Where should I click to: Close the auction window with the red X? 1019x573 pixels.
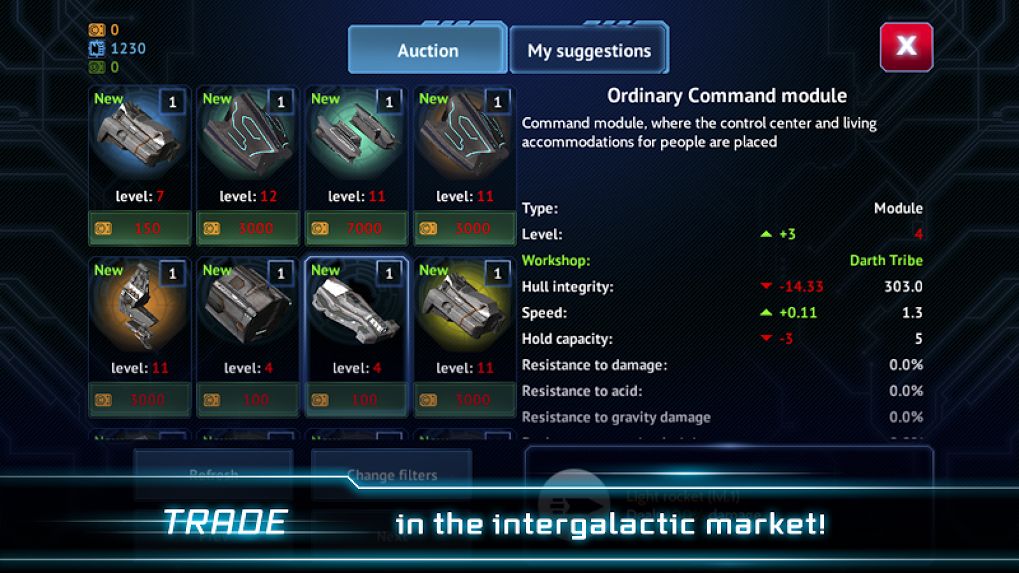906,45
